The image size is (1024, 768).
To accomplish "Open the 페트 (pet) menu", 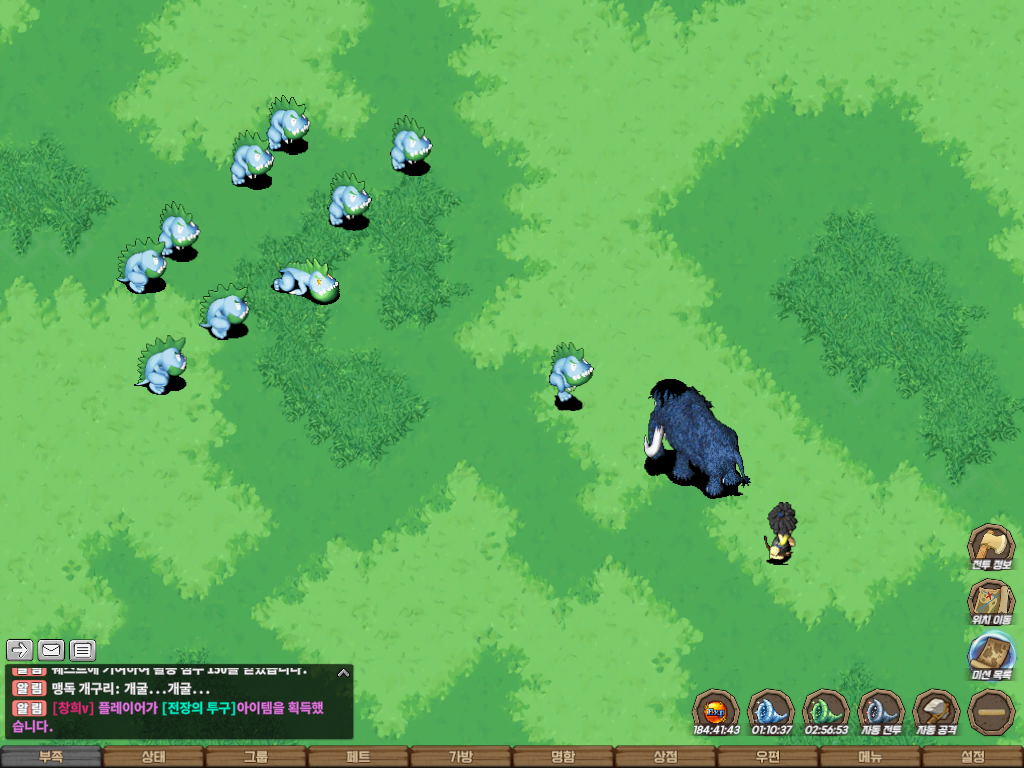I will (358, 757).
